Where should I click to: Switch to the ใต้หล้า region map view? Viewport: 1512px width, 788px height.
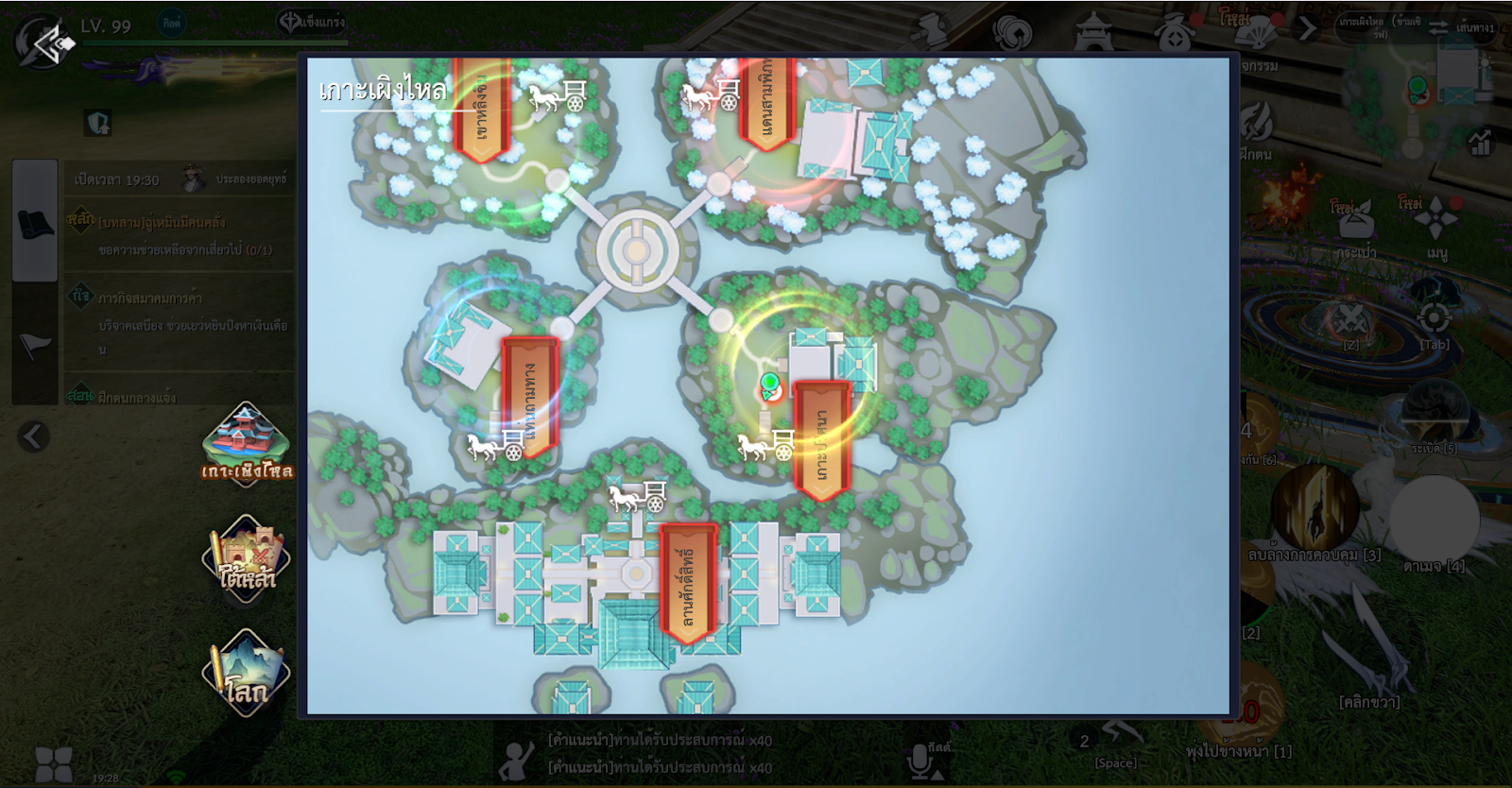(246, 557)
